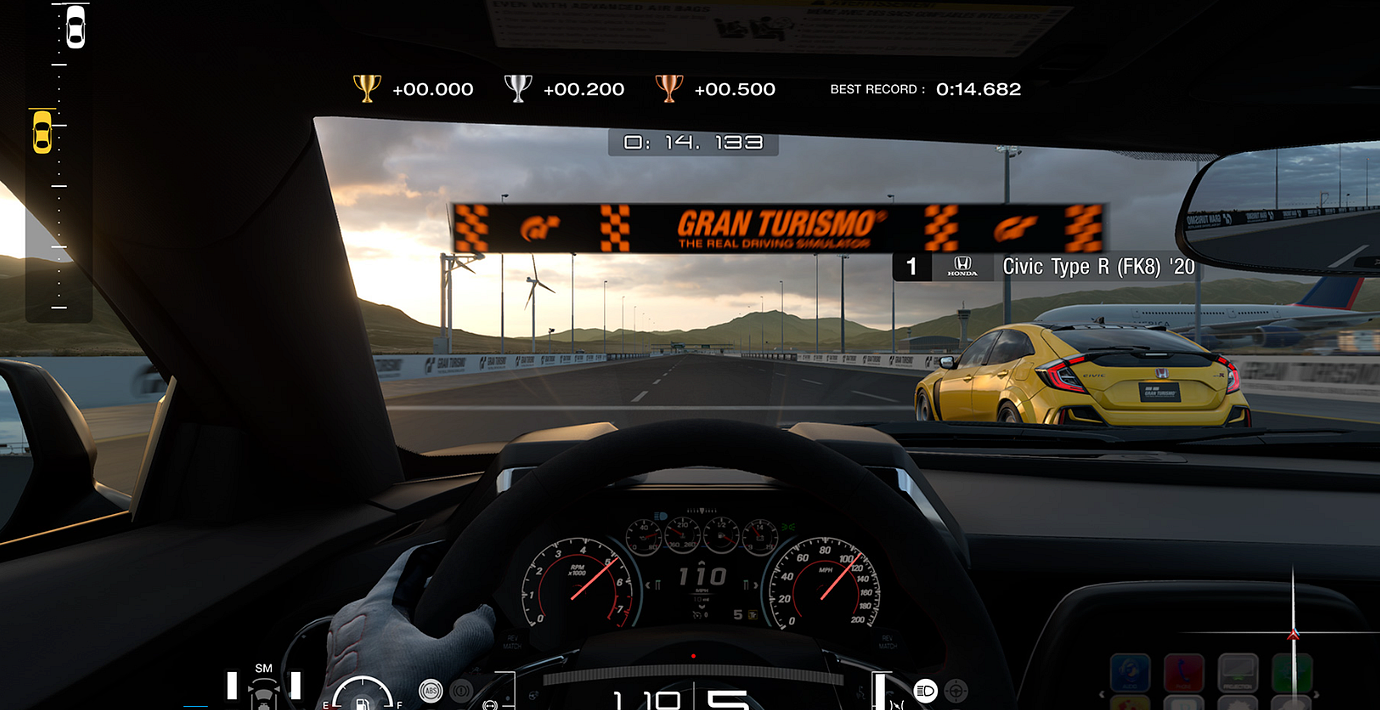The image size is (1380, 710).
Task: Click the gold trophy icon
Action: (x=367, y=89)
